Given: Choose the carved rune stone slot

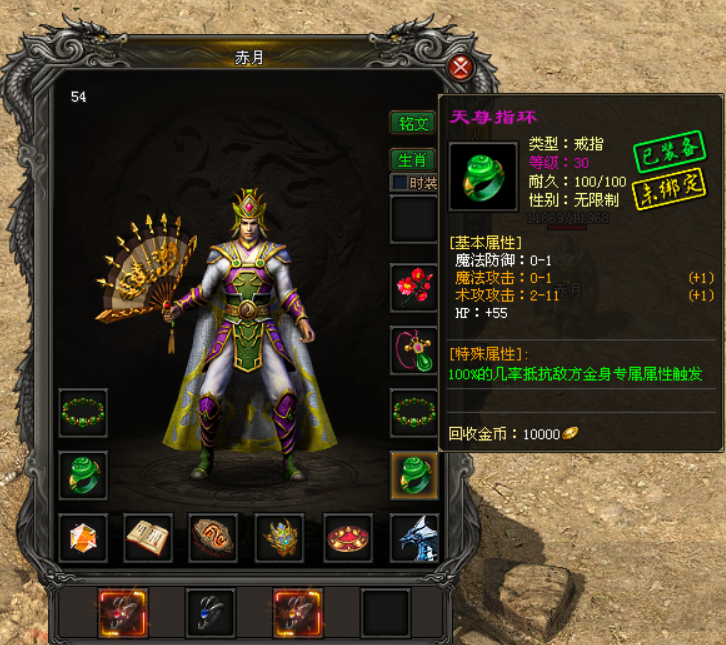Looking at the screenshot, I should [214, 538].
